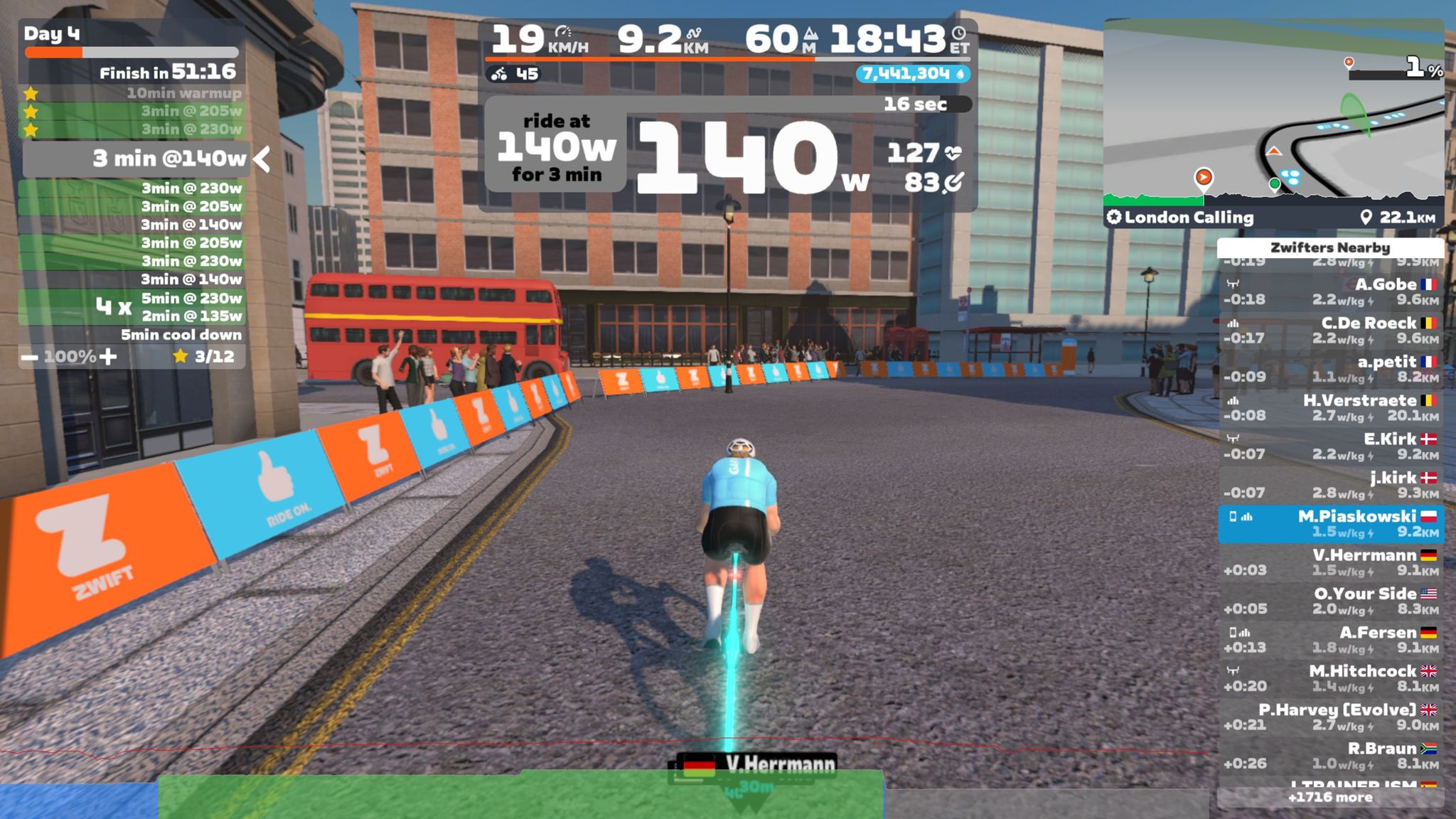Click the blue drops counter 7,441,304
This screenshot has width=1456, height=819.
point(913,74)
